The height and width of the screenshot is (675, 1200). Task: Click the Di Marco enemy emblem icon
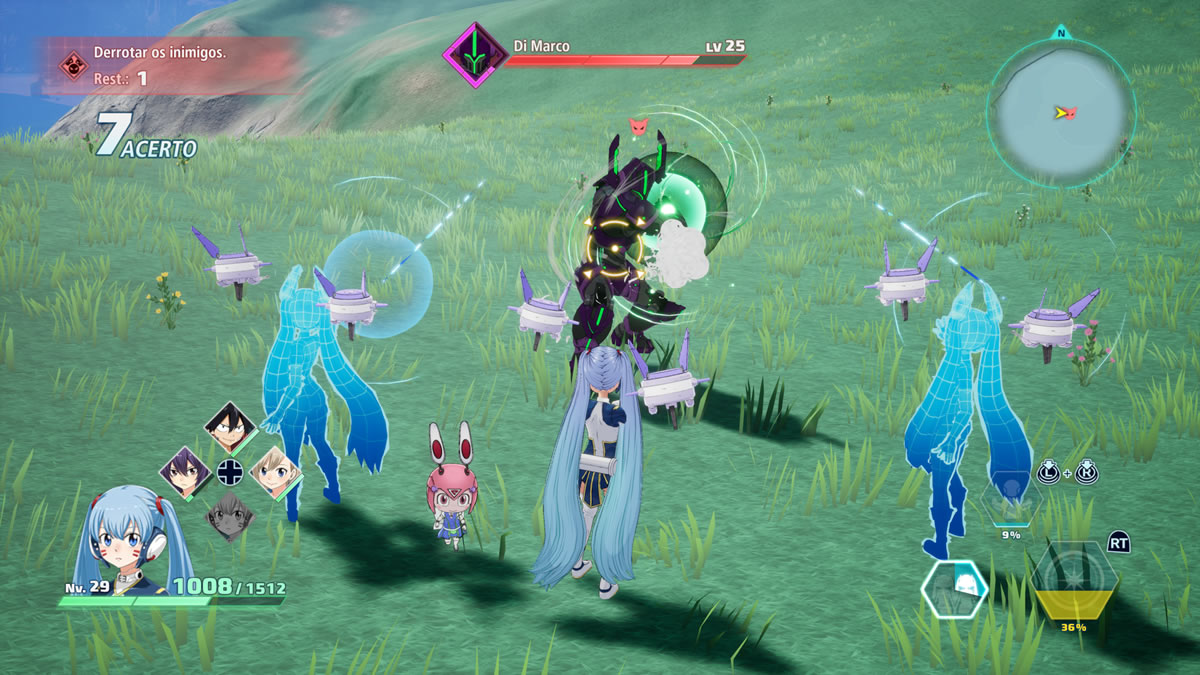coord(474,54)
